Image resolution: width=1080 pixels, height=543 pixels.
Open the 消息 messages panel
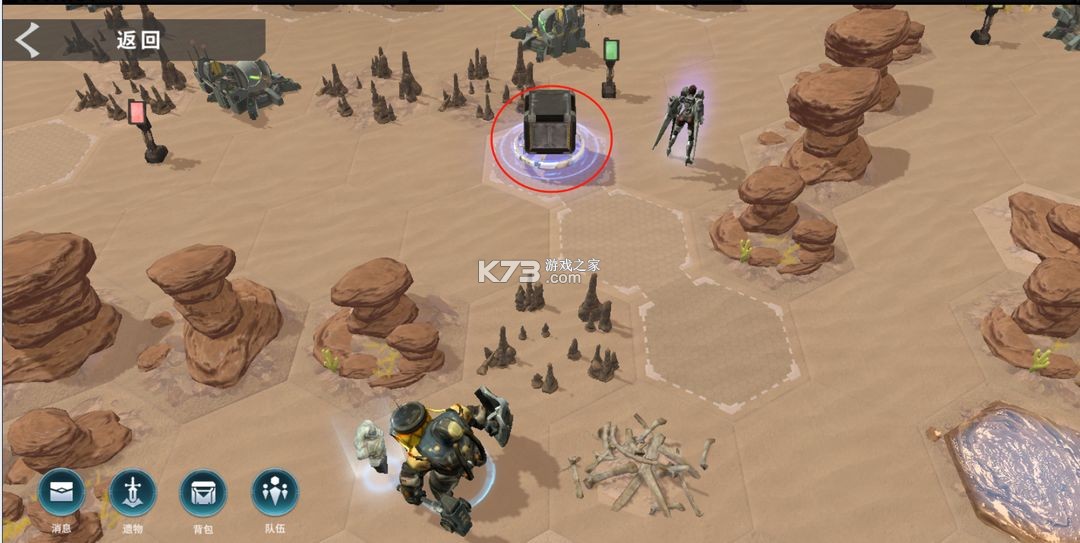[62, 493]
